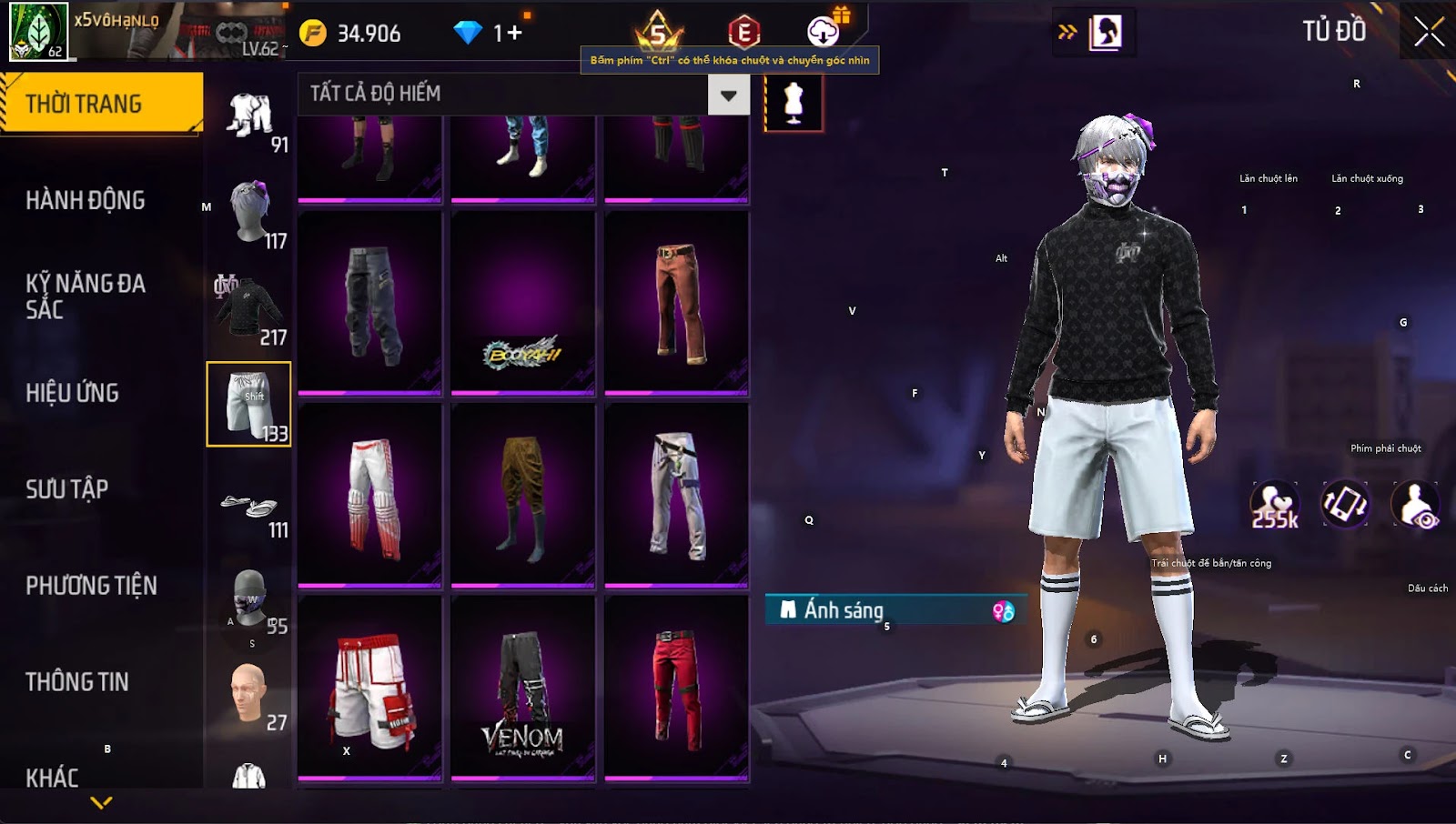Image resolution: width=1456 pixels, height=824 pixels.
Task: Select the hair category with 117 items
Action: [250, 213]
